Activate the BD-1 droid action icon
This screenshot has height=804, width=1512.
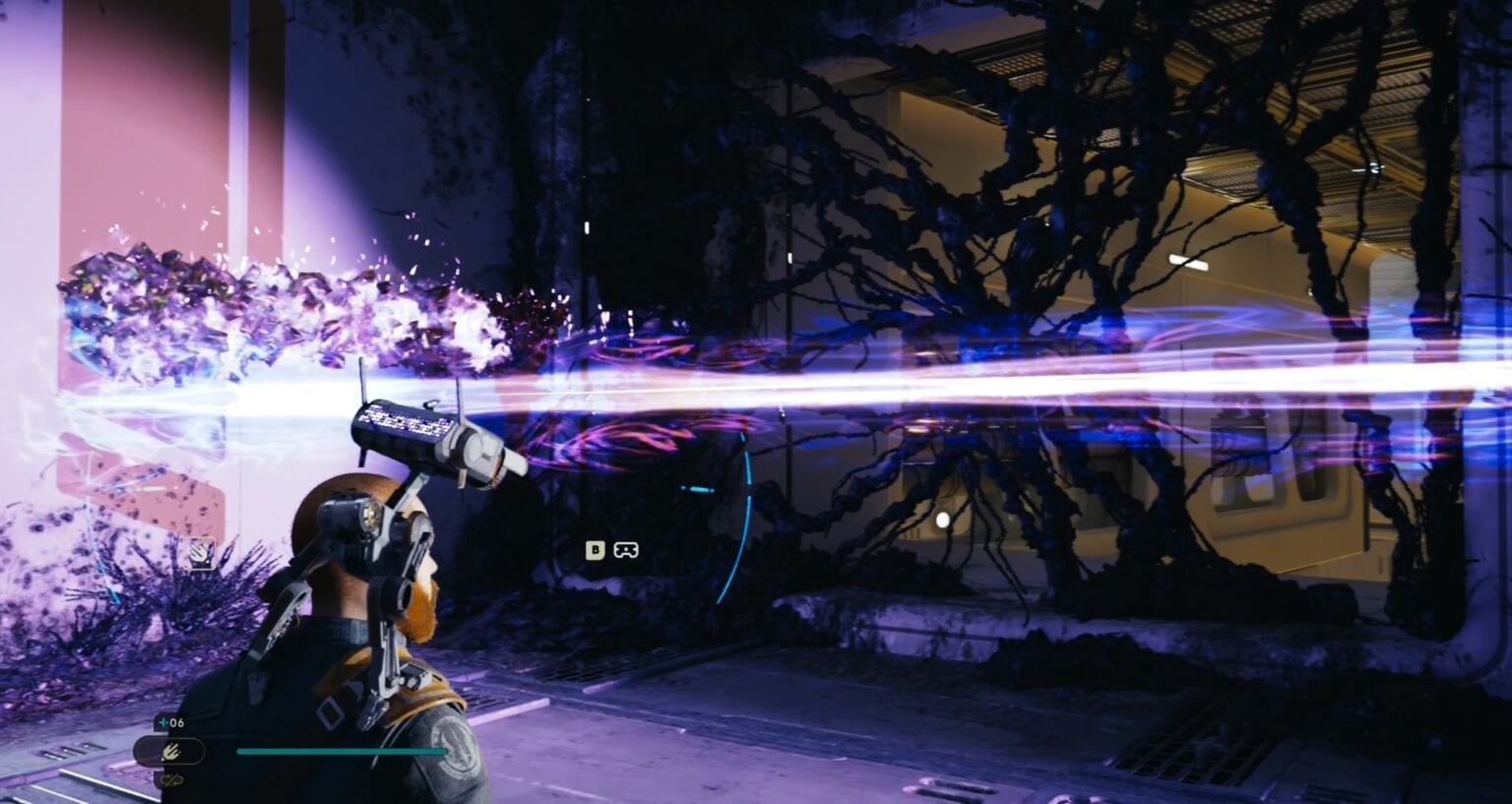point(625,550)
